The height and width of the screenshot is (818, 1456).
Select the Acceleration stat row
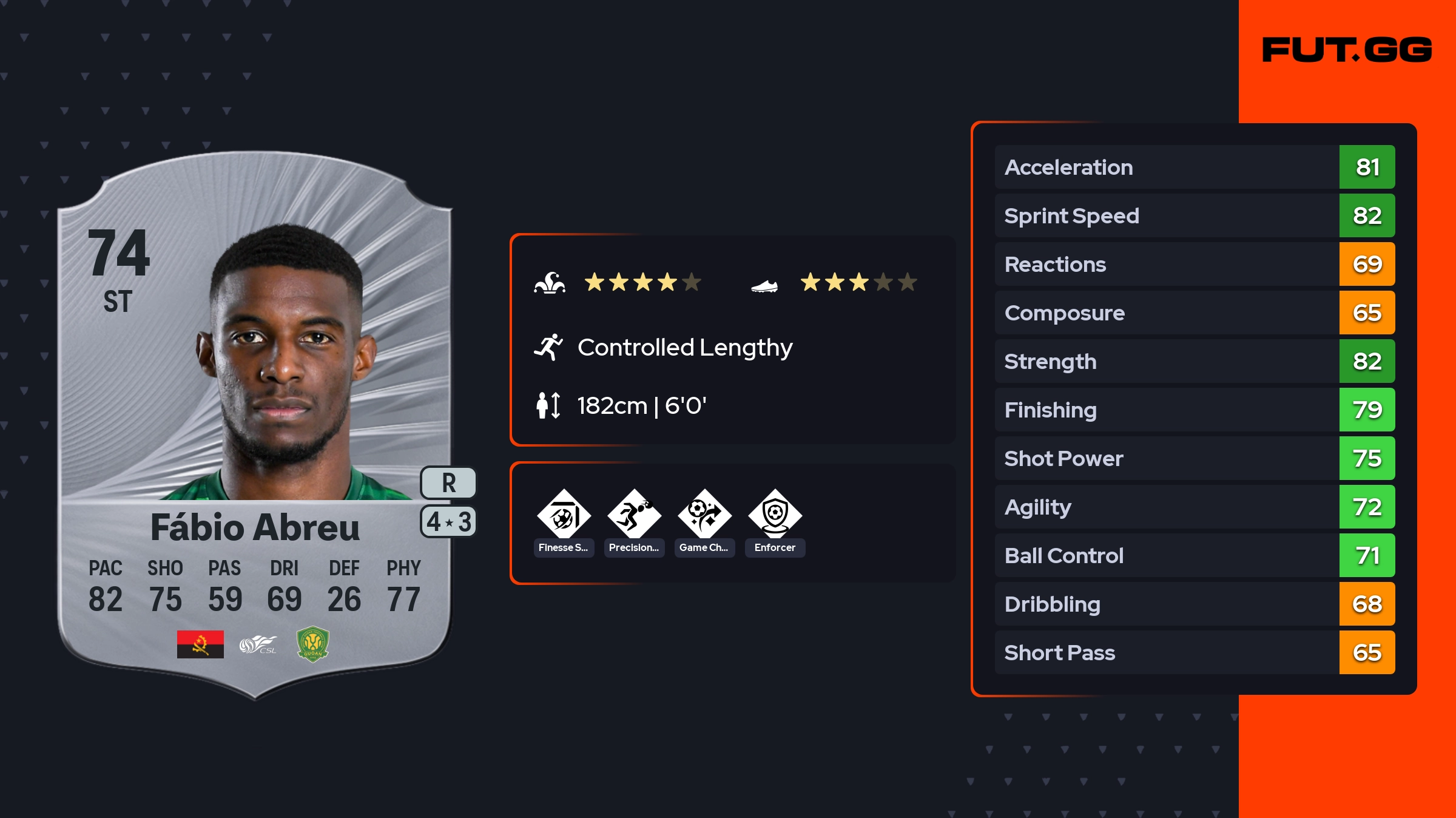pyautogui.click(x=1194, y=167)
